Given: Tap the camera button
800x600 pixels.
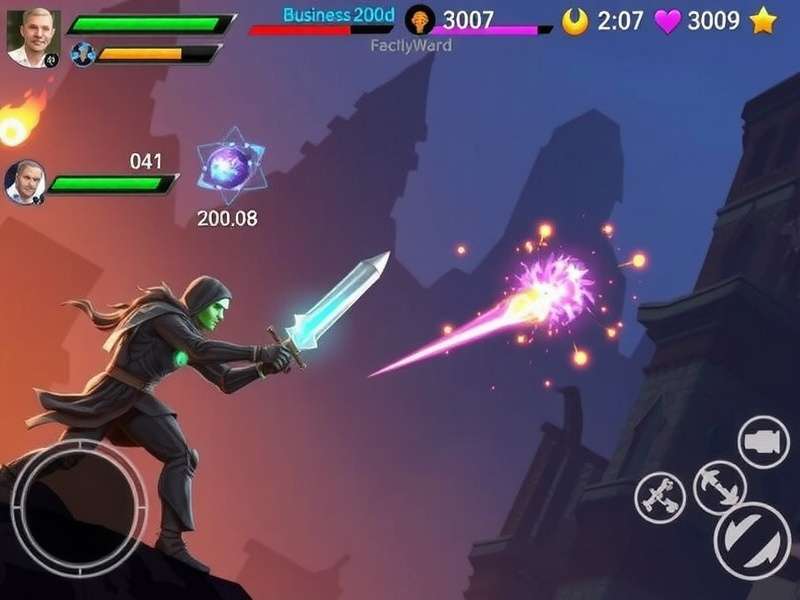Looking at the screenshot, I should pos(764,441).
